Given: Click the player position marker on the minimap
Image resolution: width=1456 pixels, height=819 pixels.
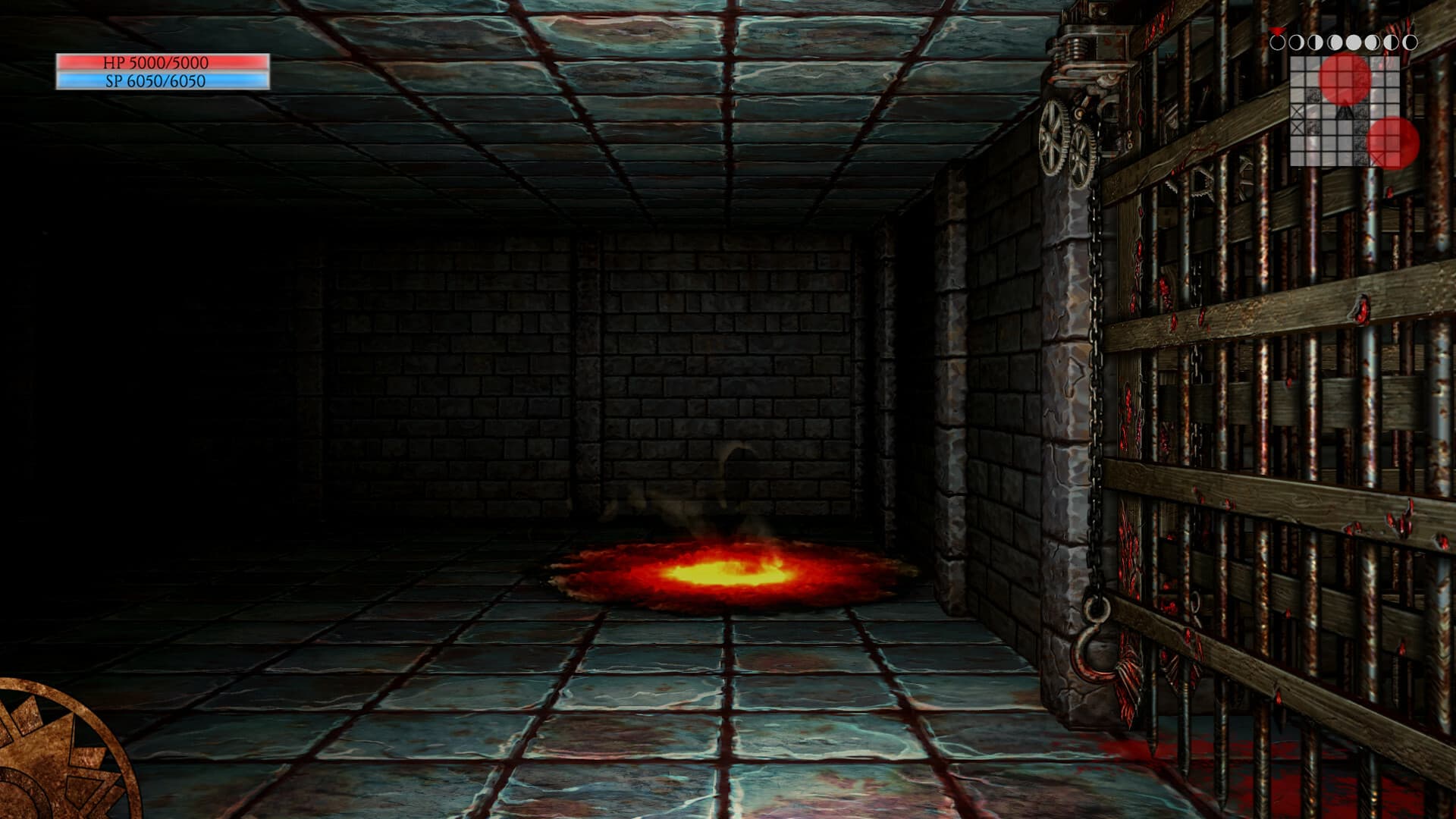Looking at the screenshot, I should [x=1344, y=112].
